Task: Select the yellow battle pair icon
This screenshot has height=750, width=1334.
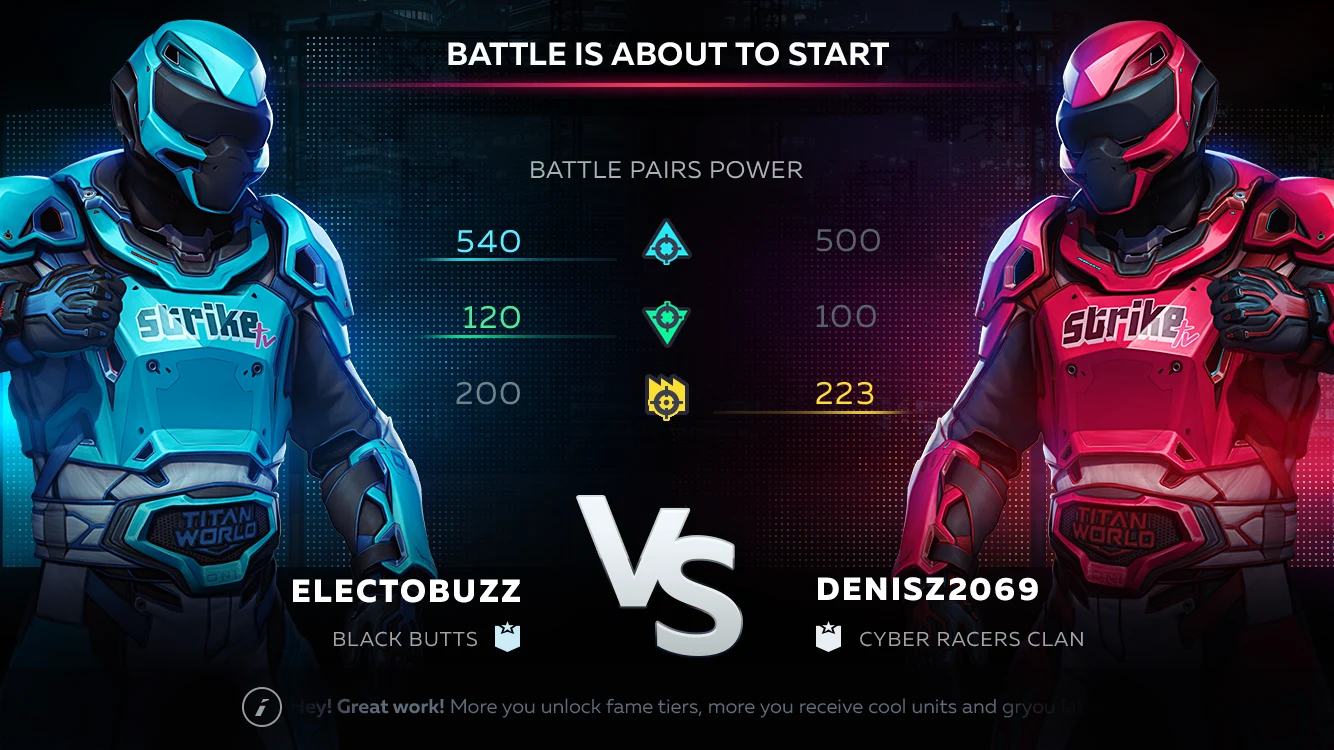Action: tap(666, 396)
